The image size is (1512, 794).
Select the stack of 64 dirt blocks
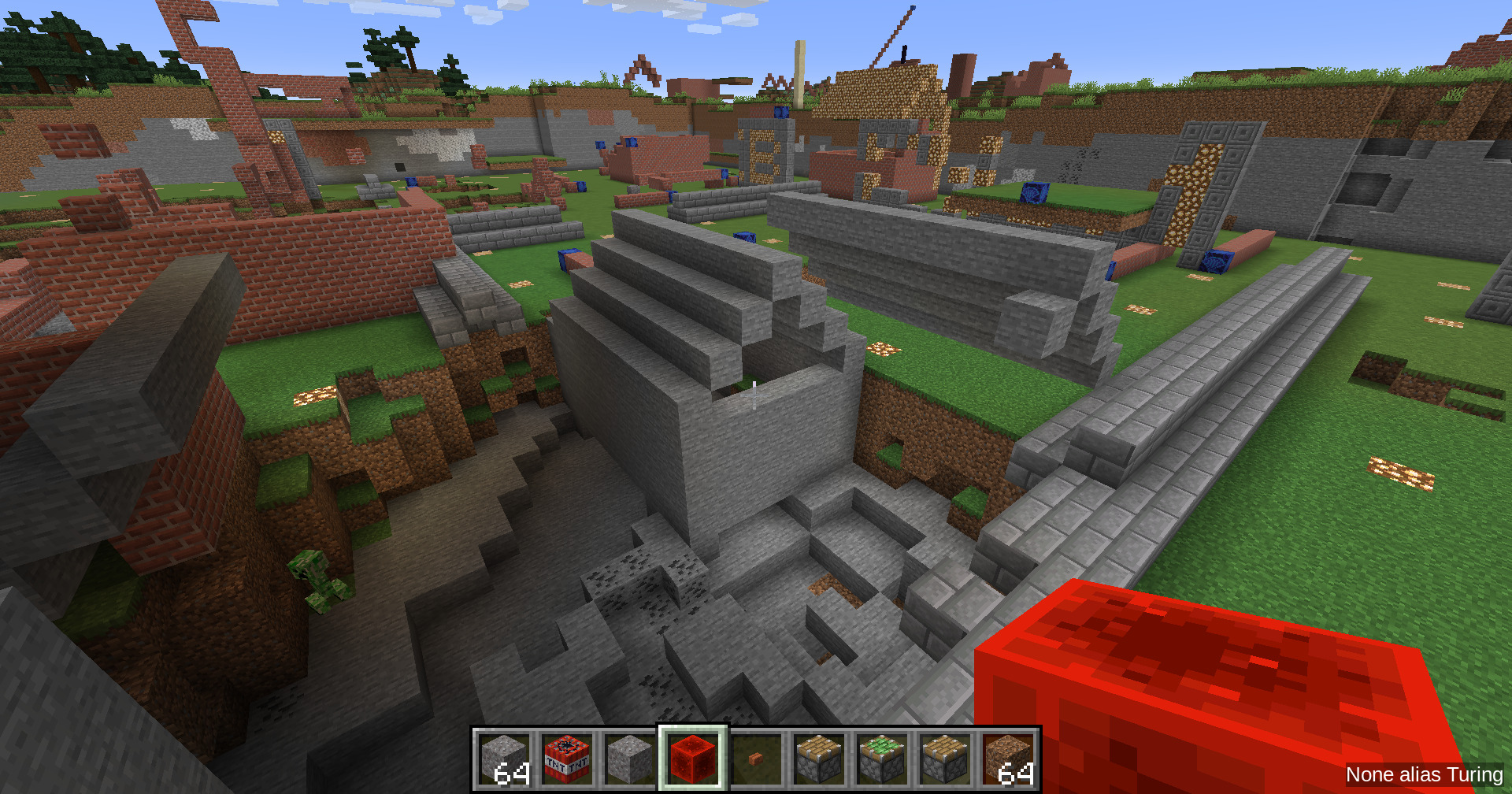point(1008,759)
